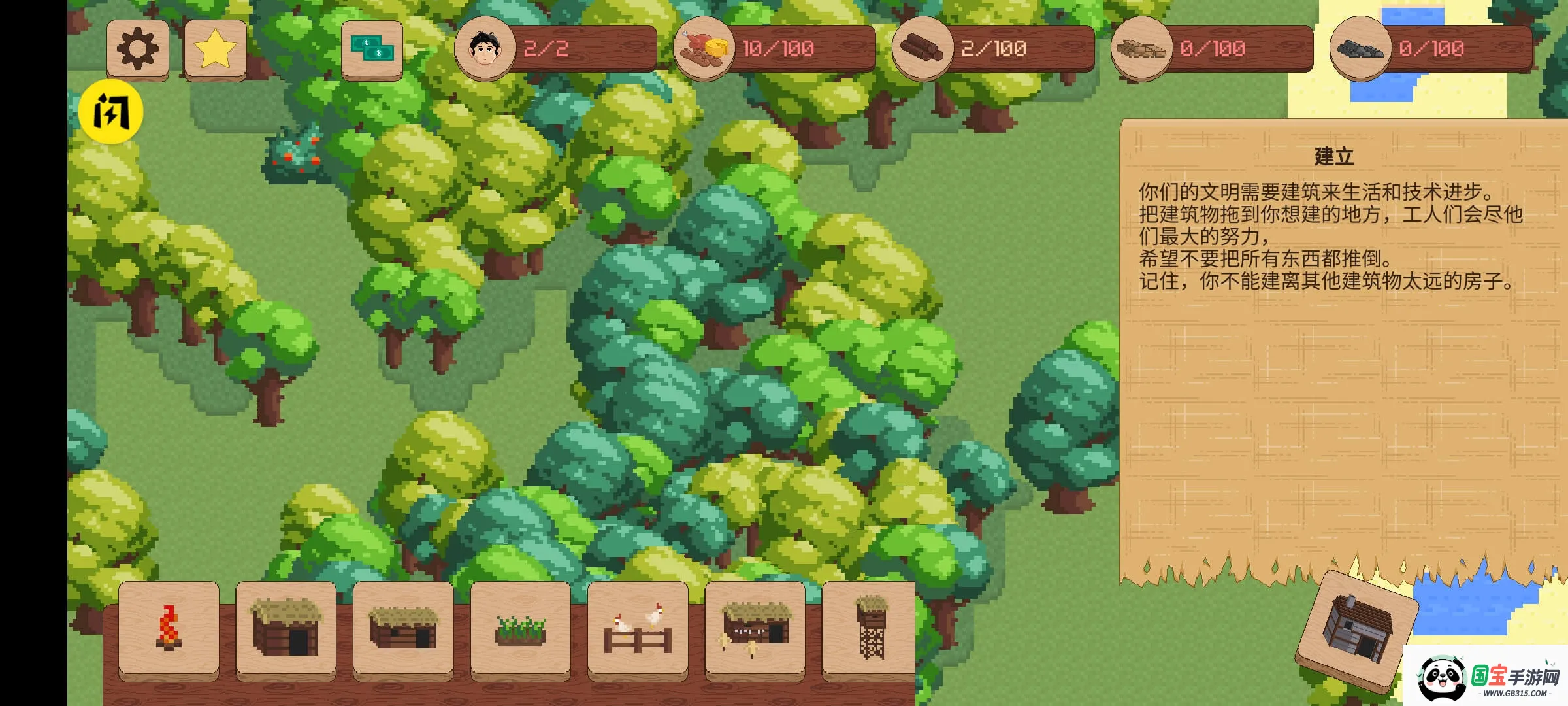This screenshot has height=706, width=1568.
Task: Open the green cash shop button
Action: (372, 49)
